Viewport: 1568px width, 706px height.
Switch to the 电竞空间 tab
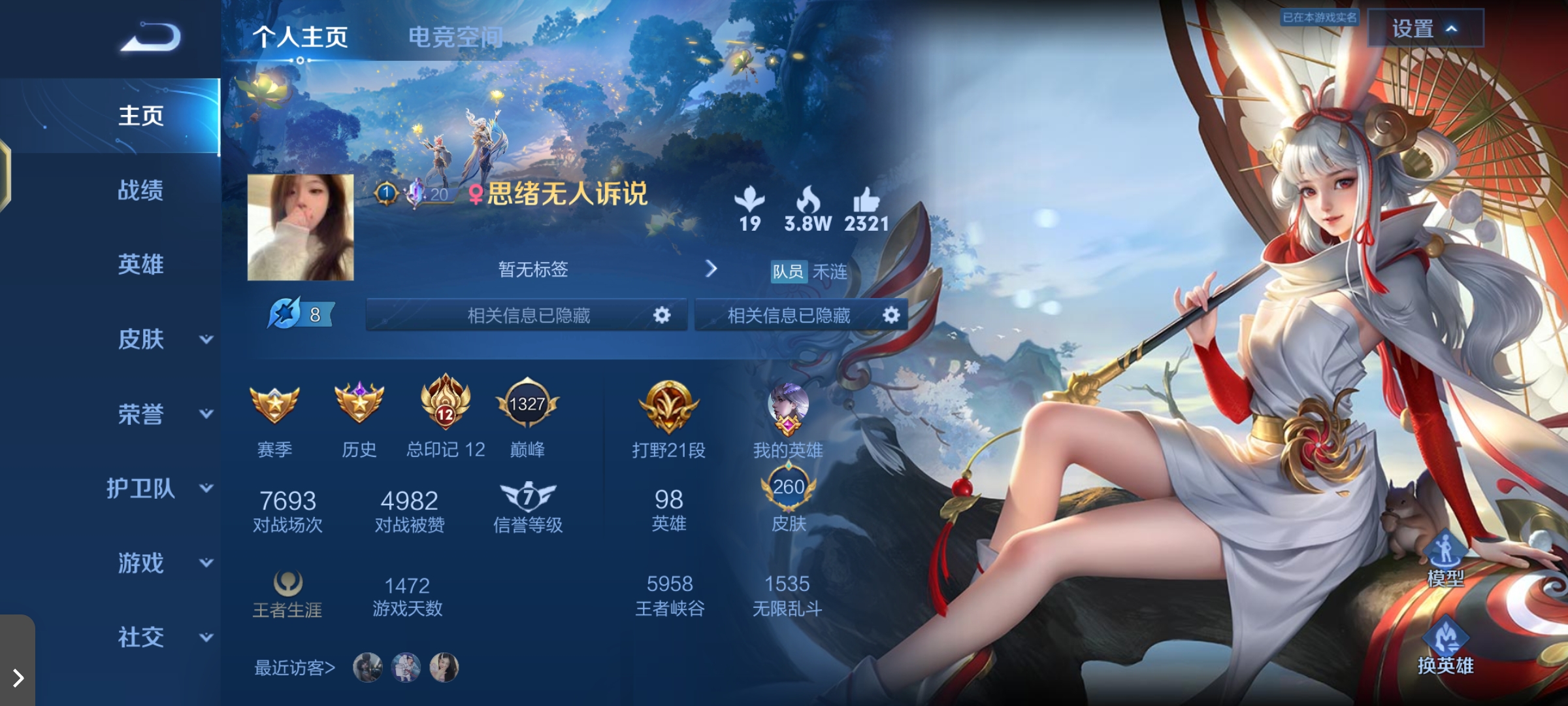tap(455, 38)
